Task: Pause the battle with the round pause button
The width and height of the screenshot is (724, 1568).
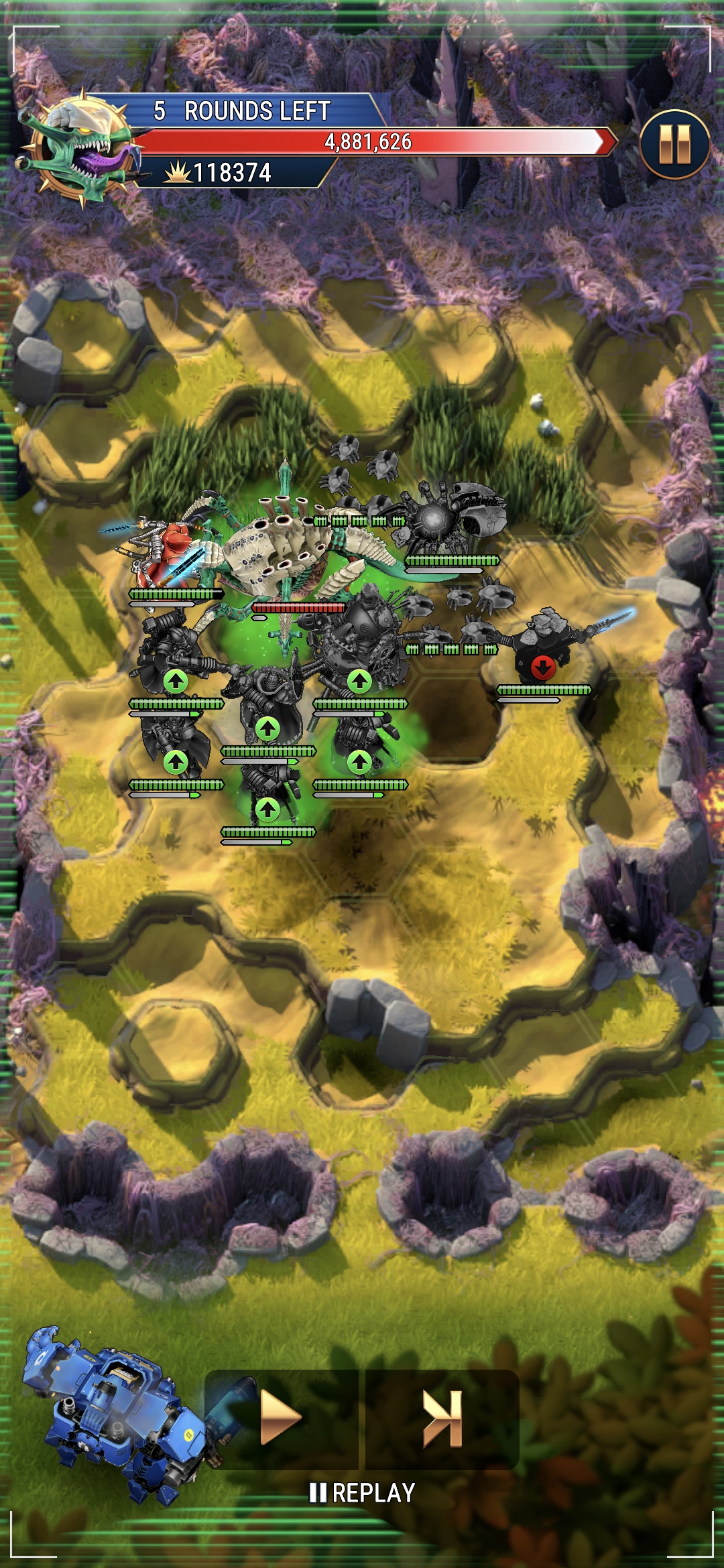Action: click(674, 144)
